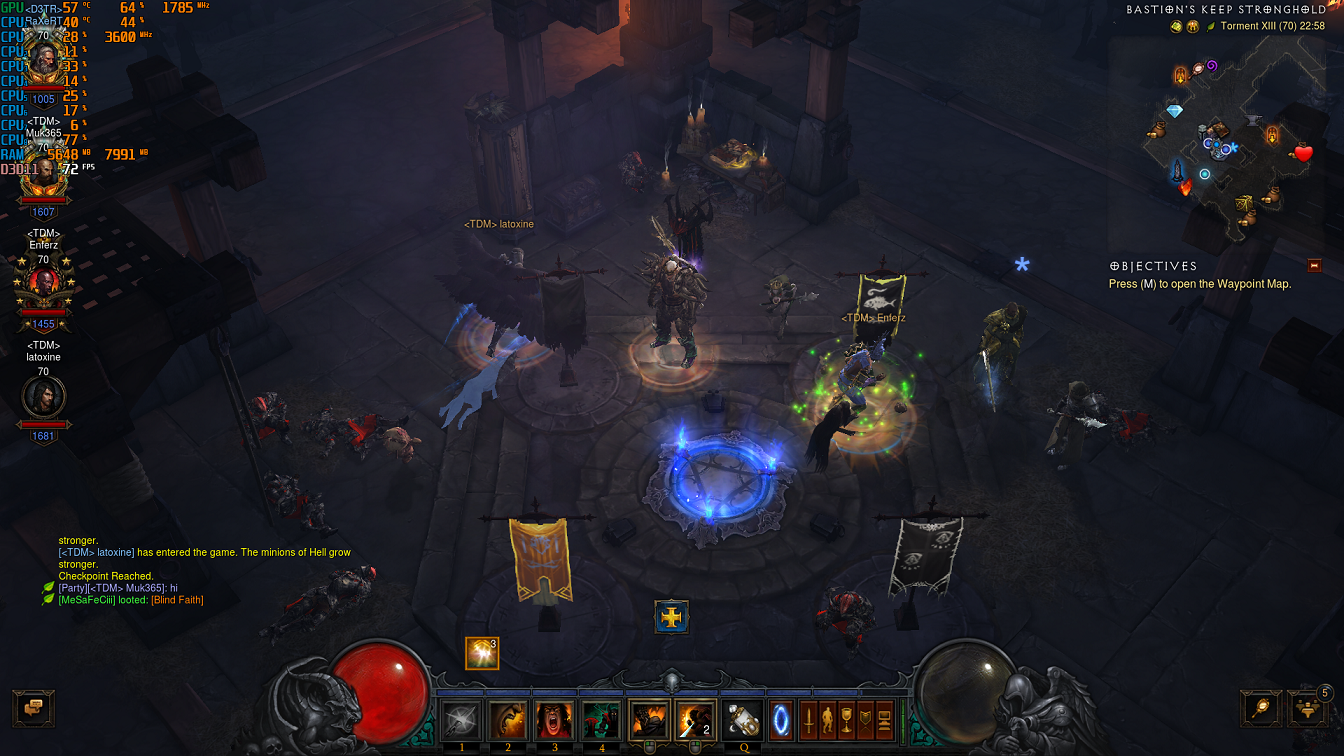Viewport: 1344px width, 756px height.
Task: Select latoxine's party portrait
Action: tap(43, 397)
